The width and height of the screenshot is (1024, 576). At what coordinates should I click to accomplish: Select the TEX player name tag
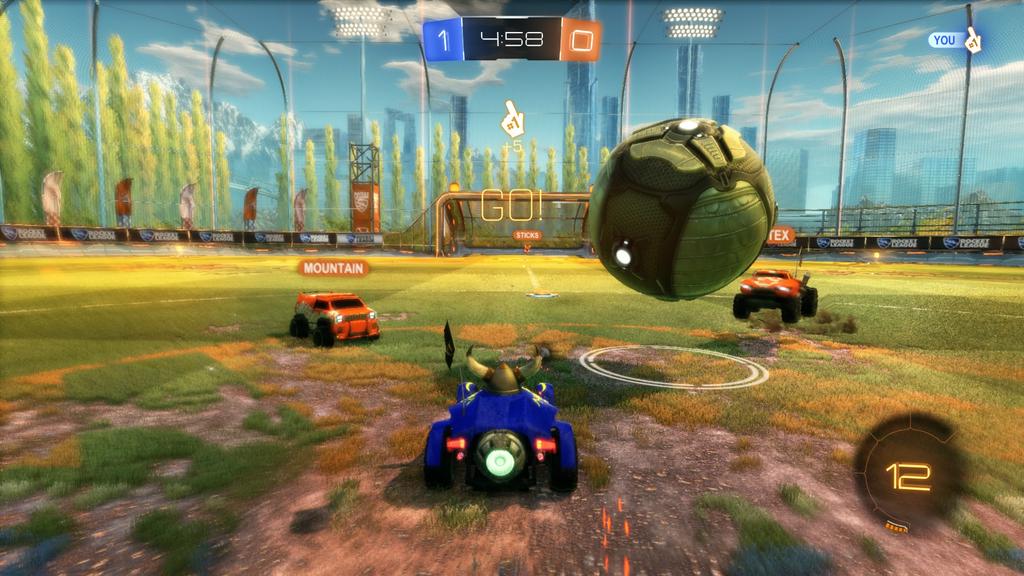point(780,237)
